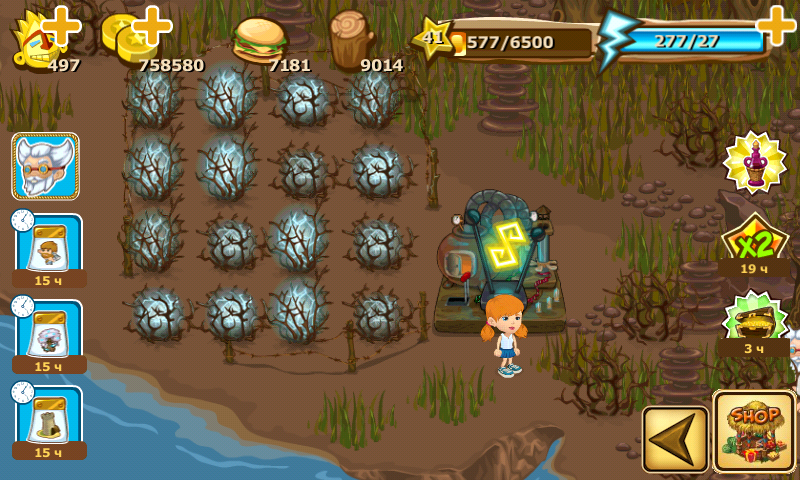Screen dimensions: 800x480
Task: Add more energy with the plus button
Action: [776, 24]
